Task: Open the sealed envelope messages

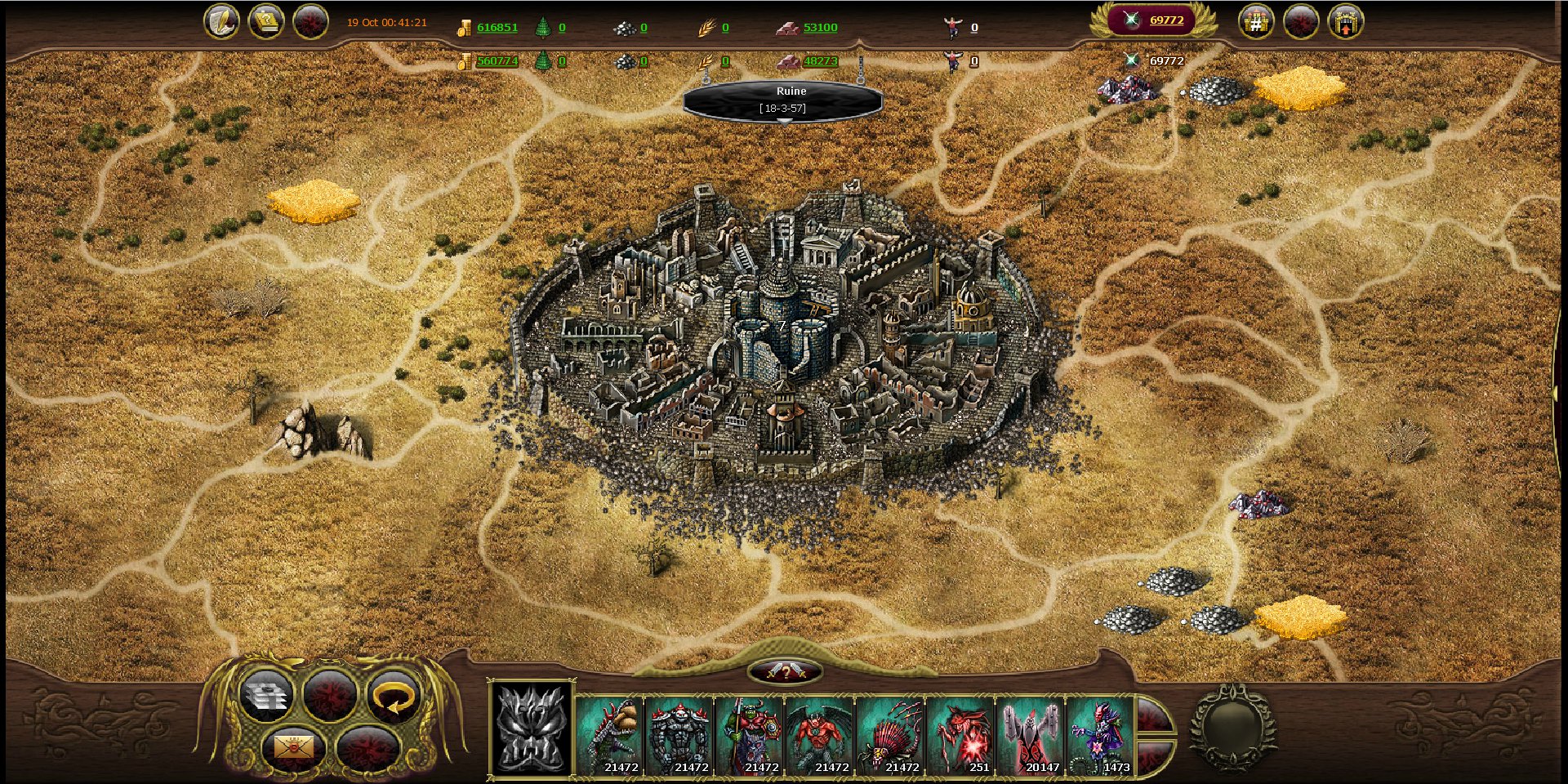Action: tap(294, 746)
